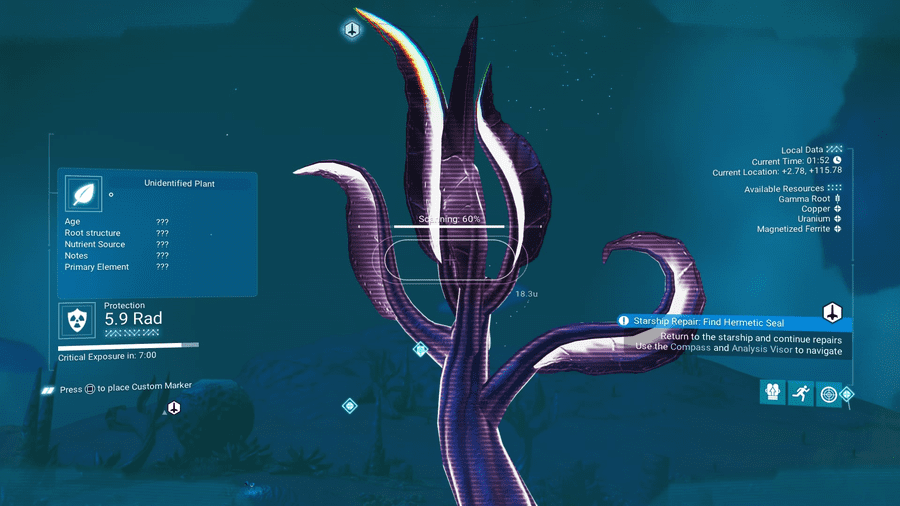Select the leaf icon in the plant panel

pyautogui.click(x=80, y=194)
